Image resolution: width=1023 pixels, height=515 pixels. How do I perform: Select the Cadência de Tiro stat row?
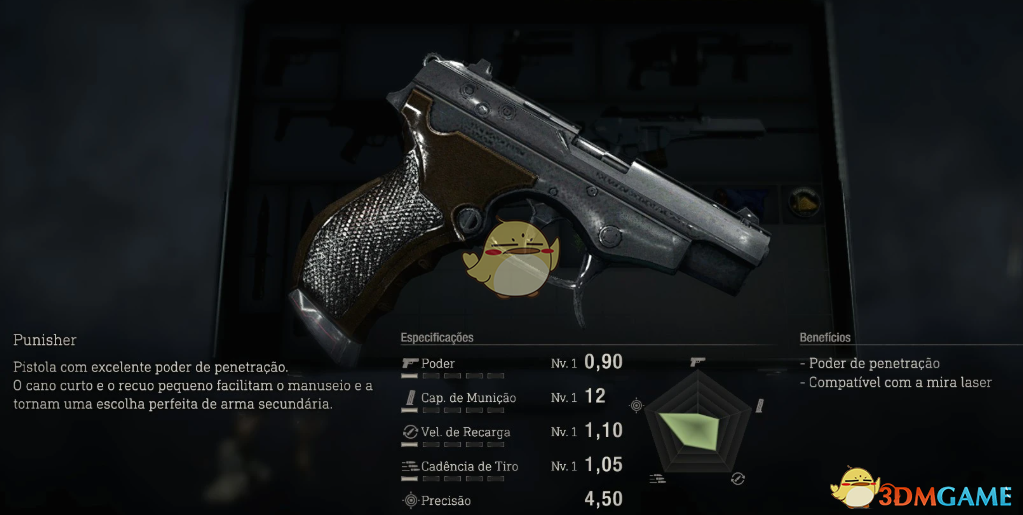[510, 466]
